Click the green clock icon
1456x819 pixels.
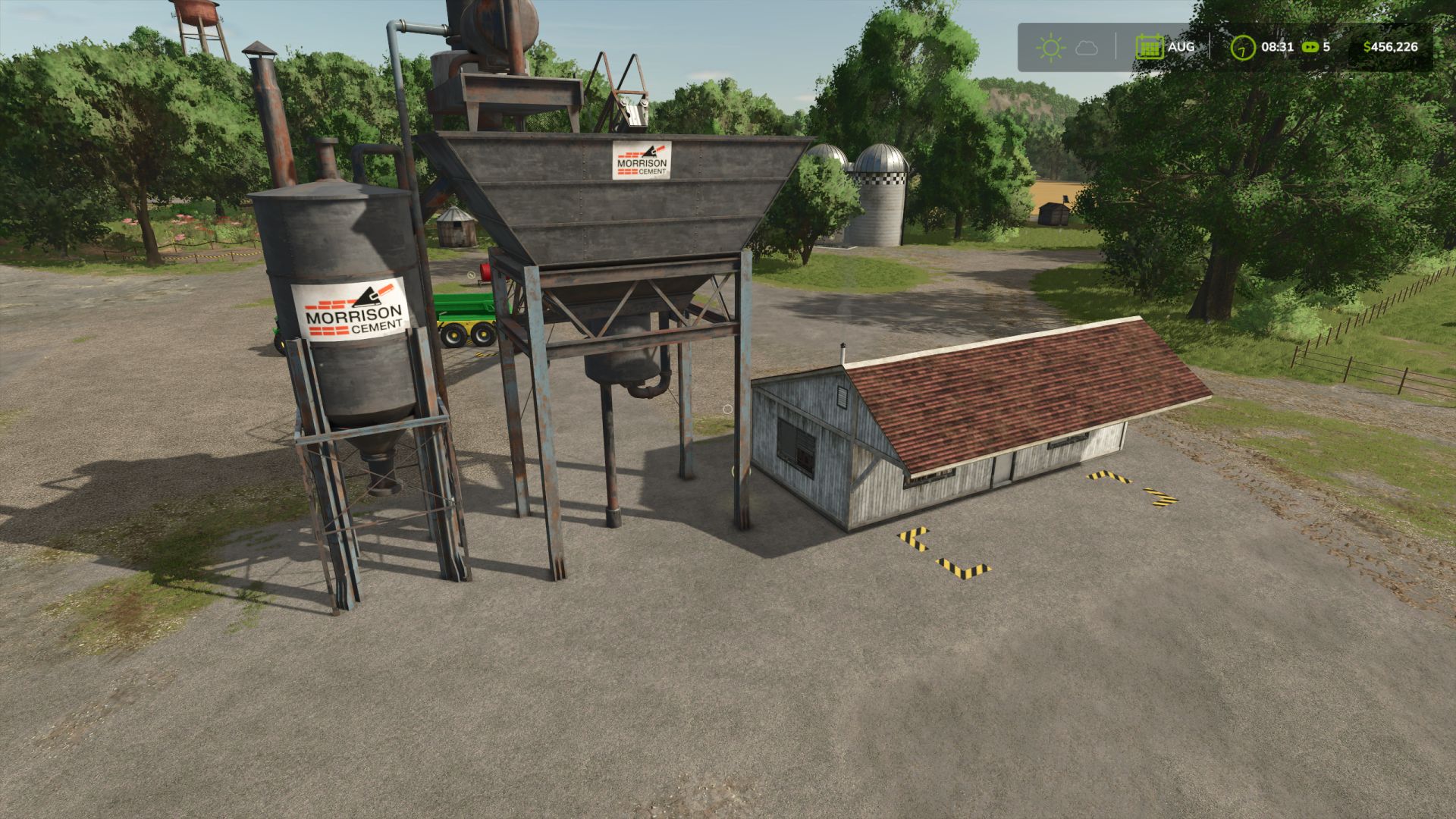click(x=1242, y=48)
